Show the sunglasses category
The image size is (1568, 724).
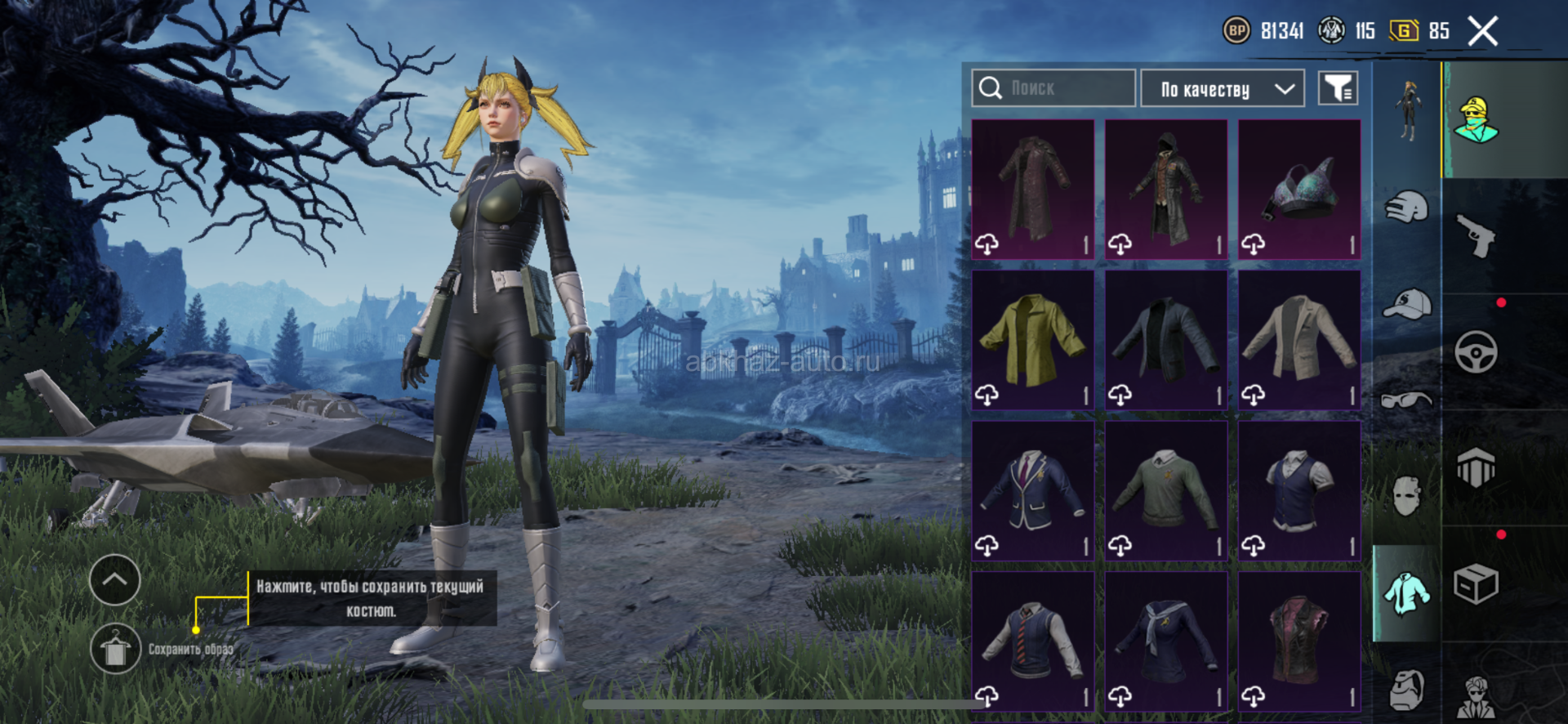[1406, 400]
